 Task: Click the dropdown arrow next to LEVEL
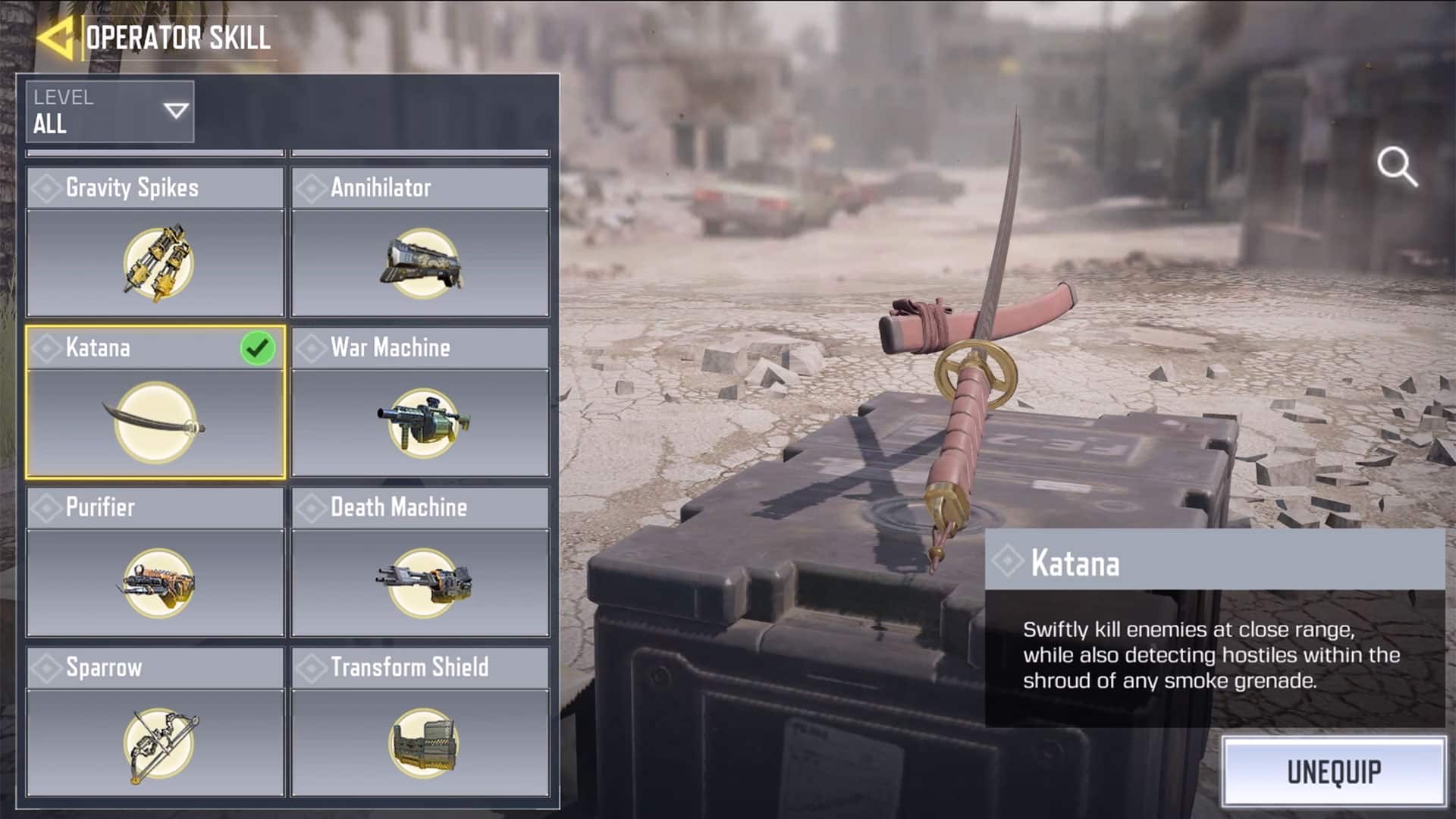tap(176, 111)
